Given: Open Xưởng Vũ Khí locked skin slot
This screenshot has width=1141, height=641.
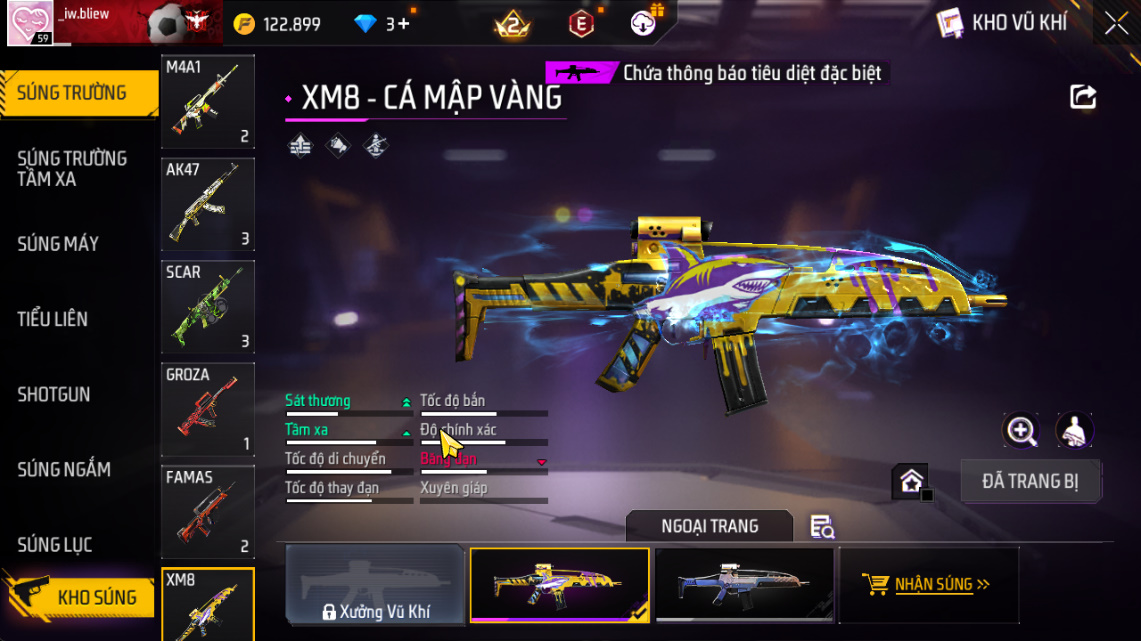Looking at the screenshot, I should [x=376, y=586].
